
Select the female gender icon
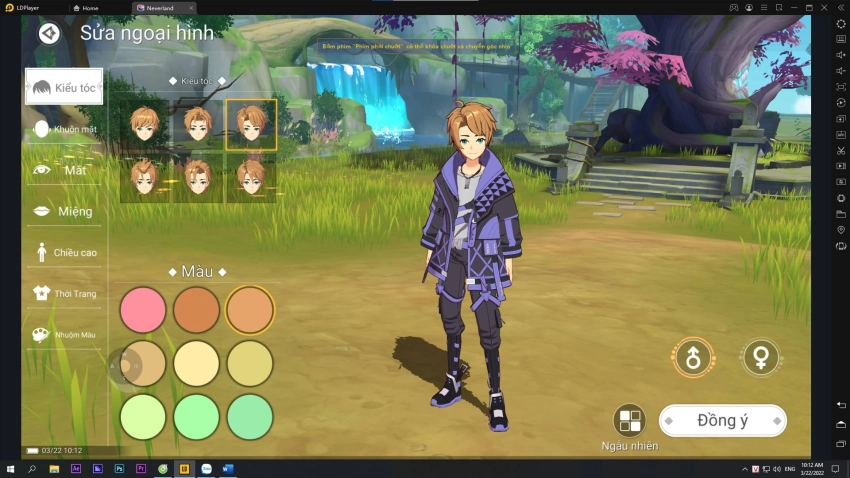click(x=761, y=357)
